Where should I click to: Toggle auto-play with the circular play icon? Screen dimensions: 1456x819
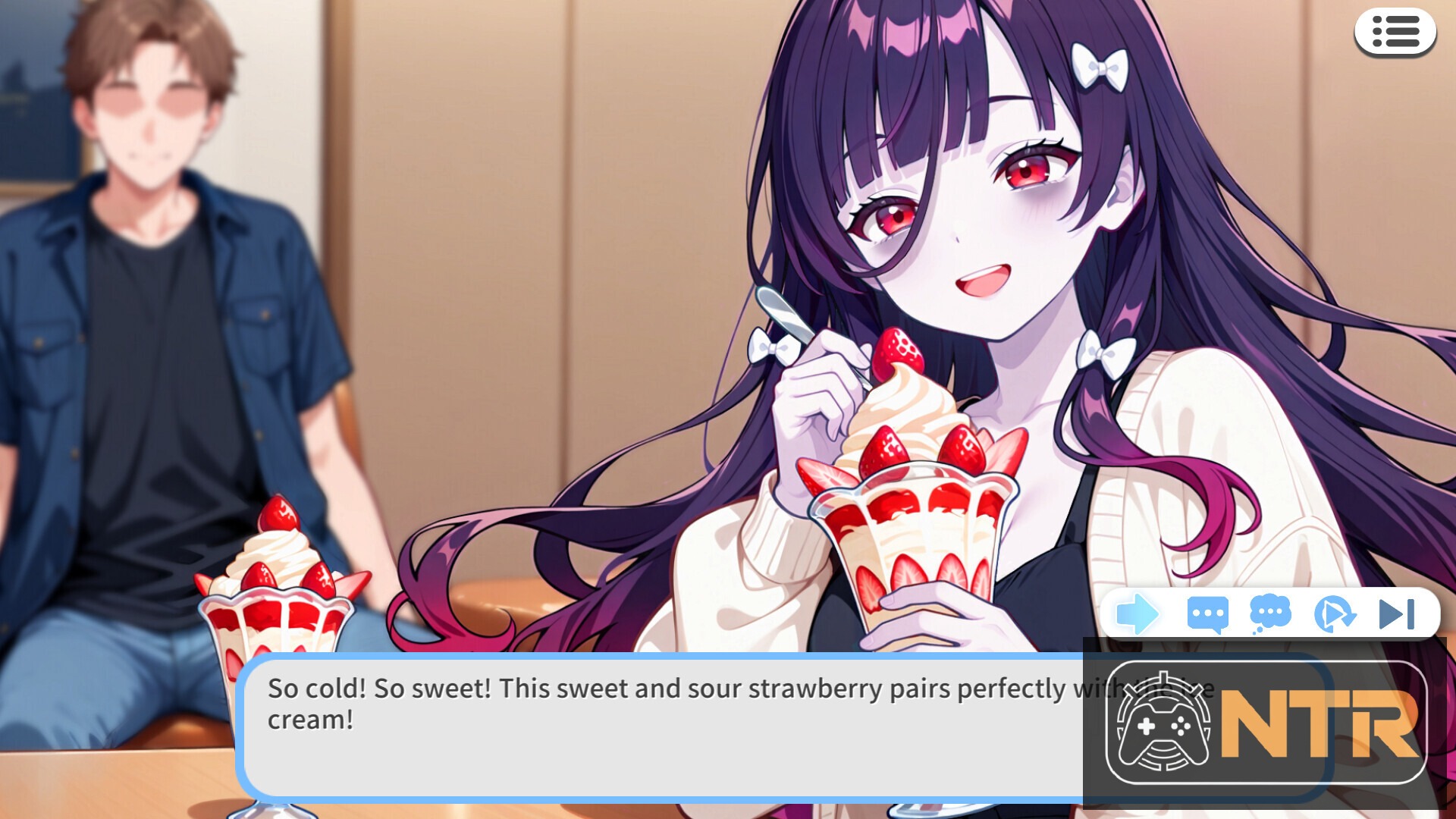tap(1333, 613)
